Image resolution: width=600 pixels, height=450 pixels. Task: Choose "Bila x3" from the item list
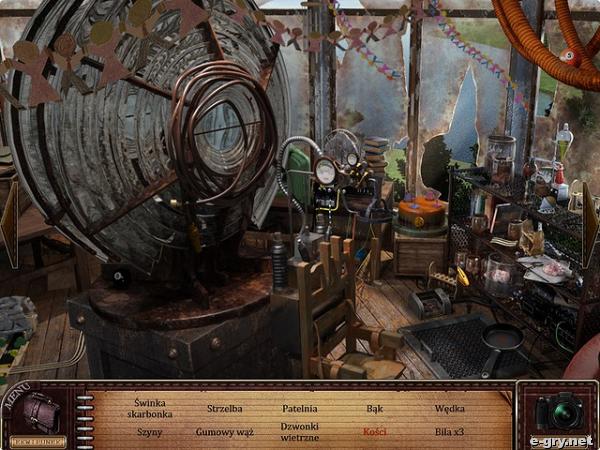450,432
